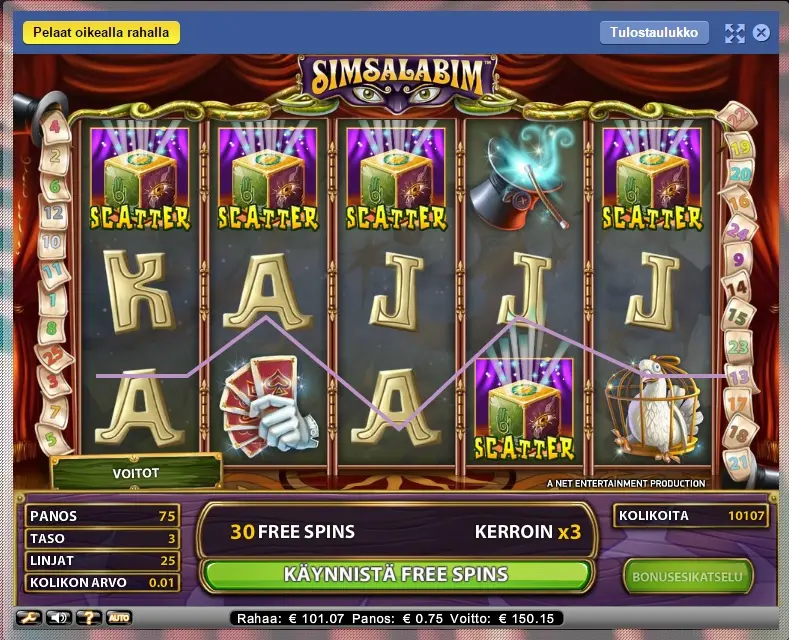Start free spins with the green Käynnistä button
Viewport: 789px width, 640px height.
[395, 575]
